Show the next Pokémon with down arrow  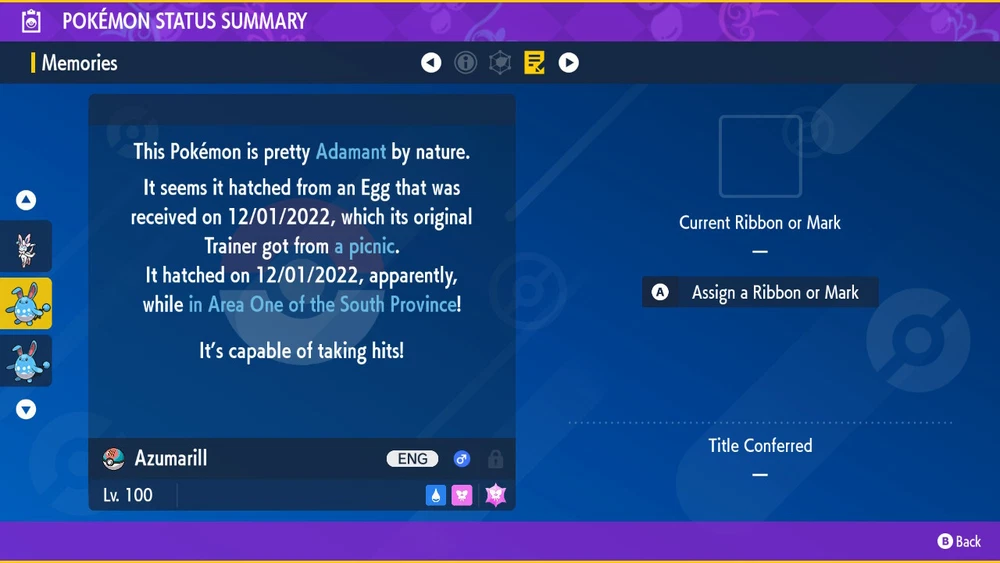[x=26, y=409]
